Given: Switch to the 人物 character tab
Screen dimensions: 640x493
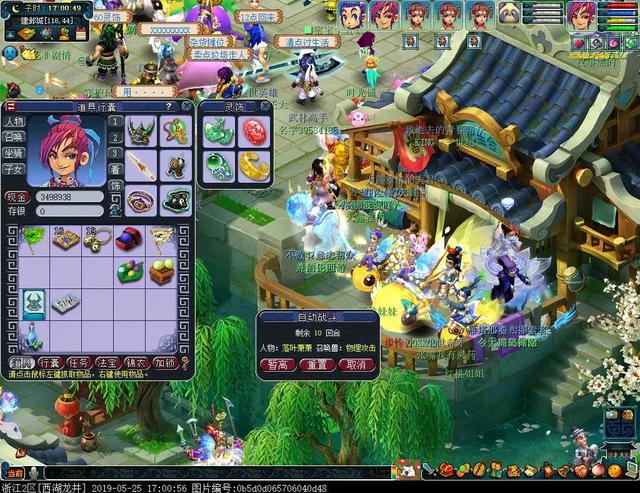Looking at the screenshot, I should 14,121.
